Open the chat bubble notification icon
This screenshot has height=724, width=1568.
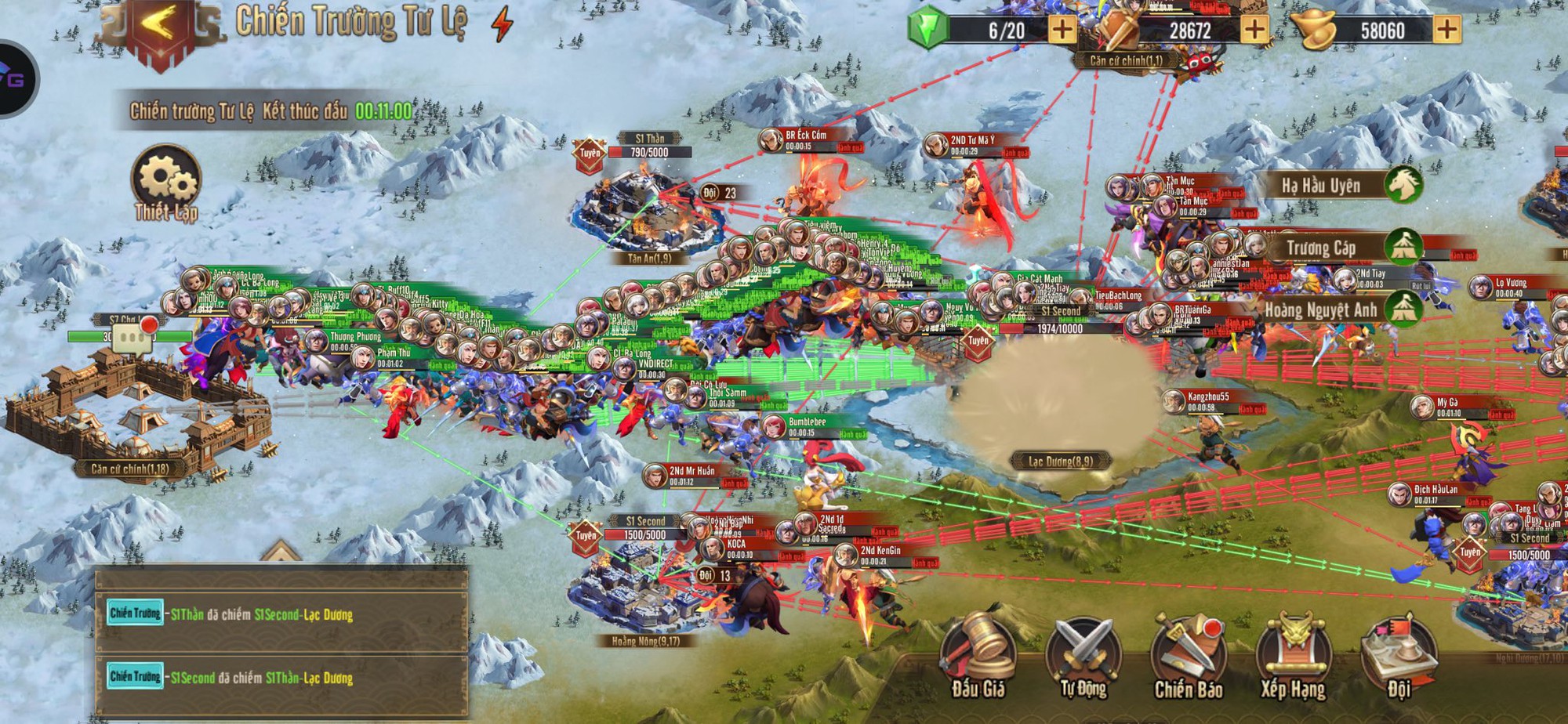[130, 338]
